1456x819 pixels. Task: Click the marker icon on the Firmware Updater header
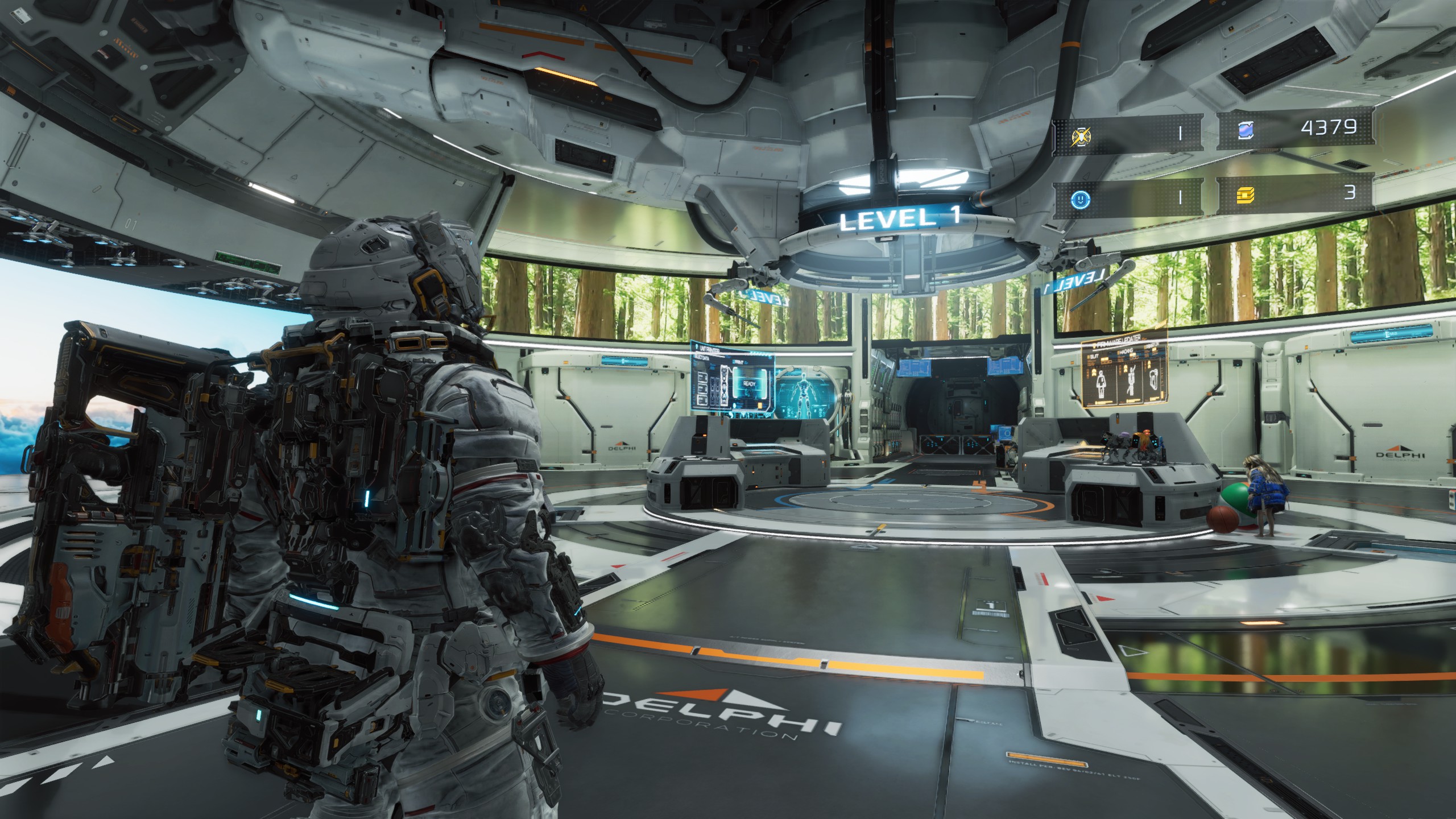(x=1094, y=345)
